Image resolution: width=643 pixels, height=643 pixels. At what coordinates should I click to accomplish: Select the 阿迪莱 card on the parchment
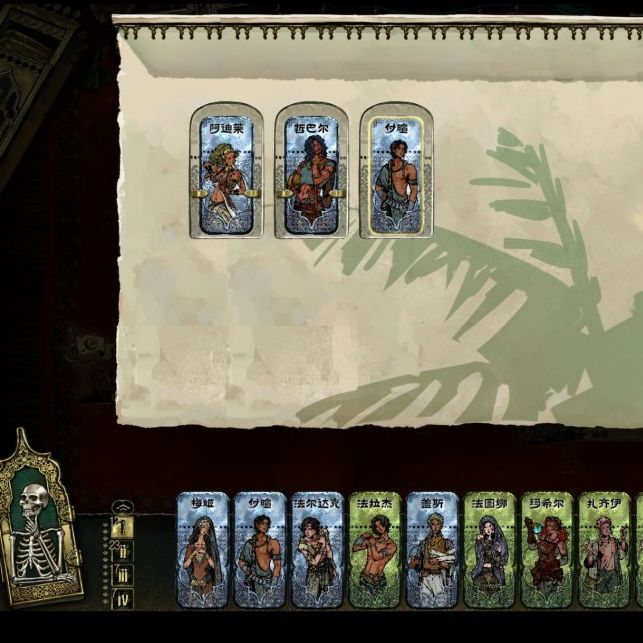(x=226, y=170)
